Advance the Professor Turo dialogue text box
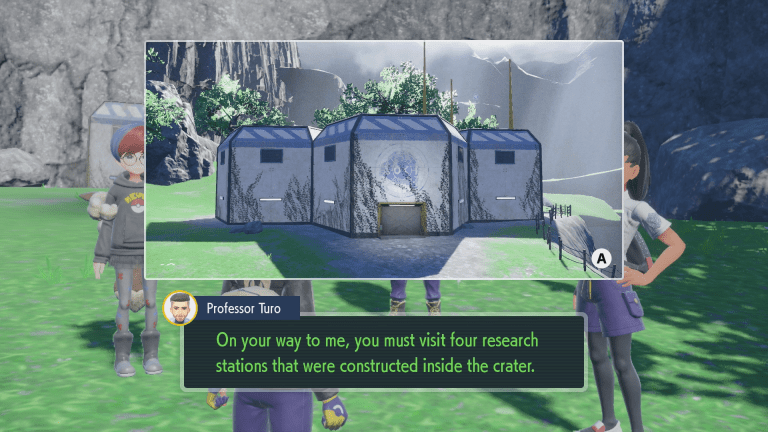The height and width of the screenshot is (432, 768). pyautogui.click(x=383, y=352)
